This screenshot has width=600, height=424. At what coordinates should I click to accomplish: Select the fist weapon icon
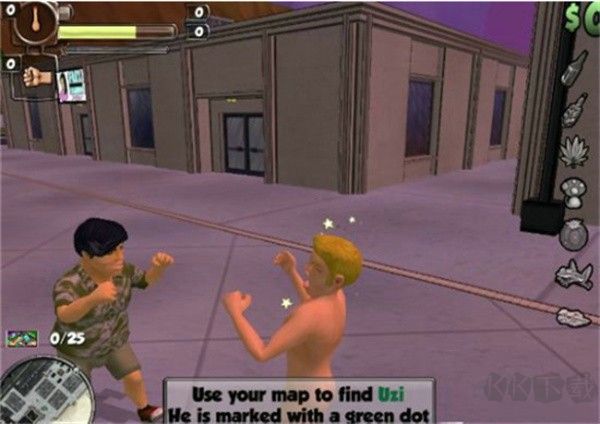coord(37,77)
